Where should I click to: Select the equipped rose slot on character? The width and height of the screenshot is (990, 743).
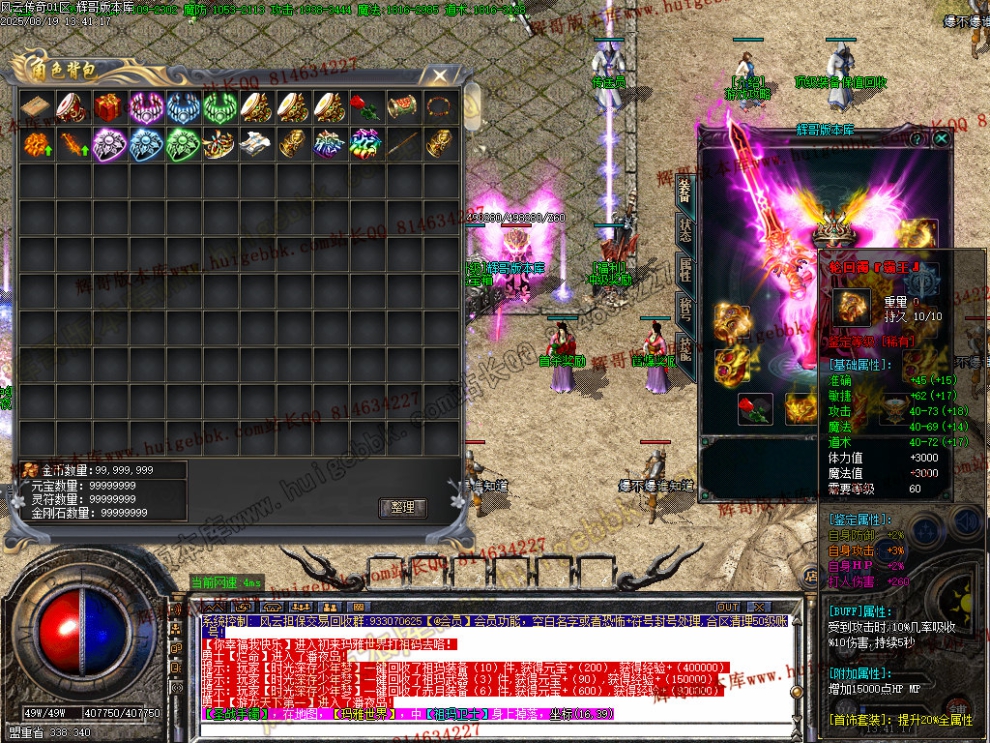click(755, 408)
